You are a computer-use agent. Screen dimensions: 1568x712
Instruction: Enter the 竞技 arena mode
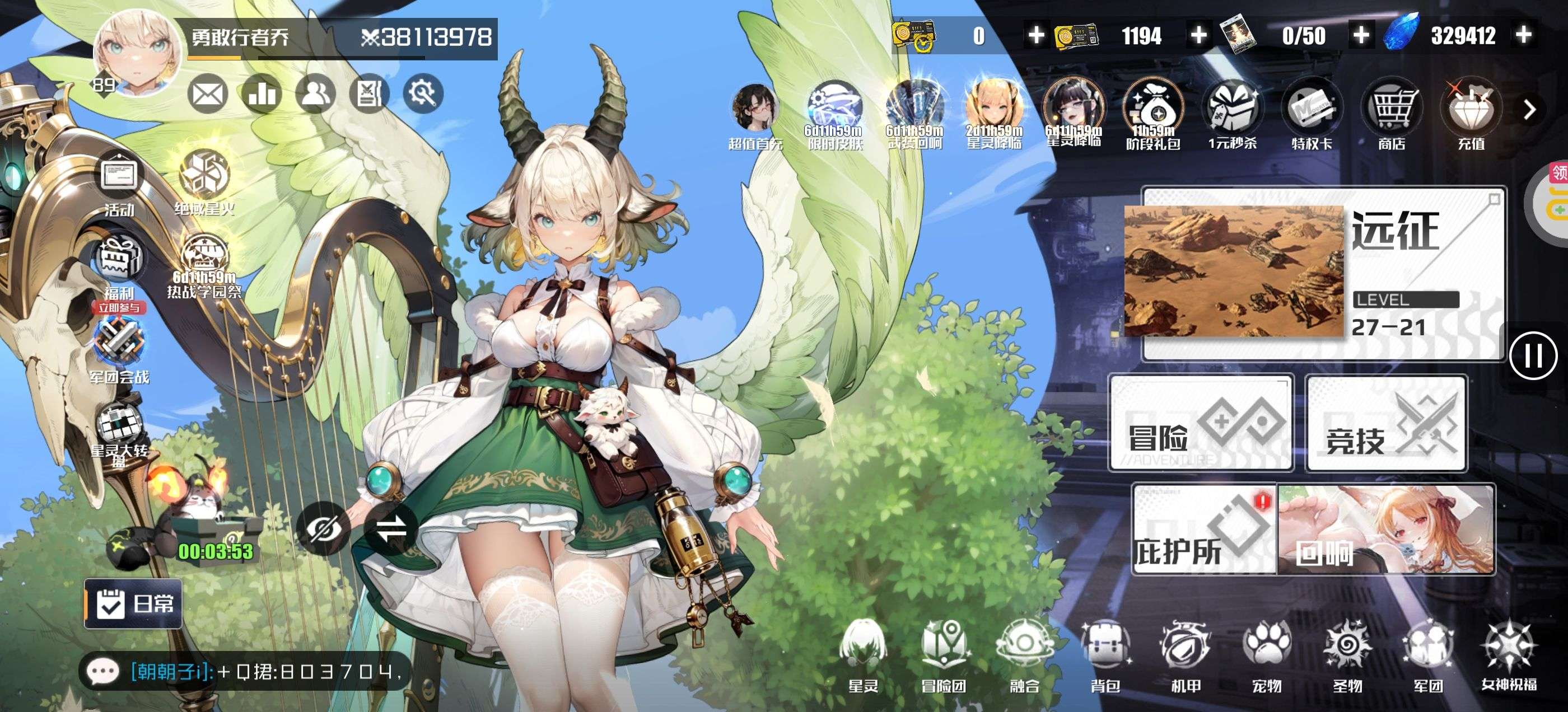tap(1386, 424)
